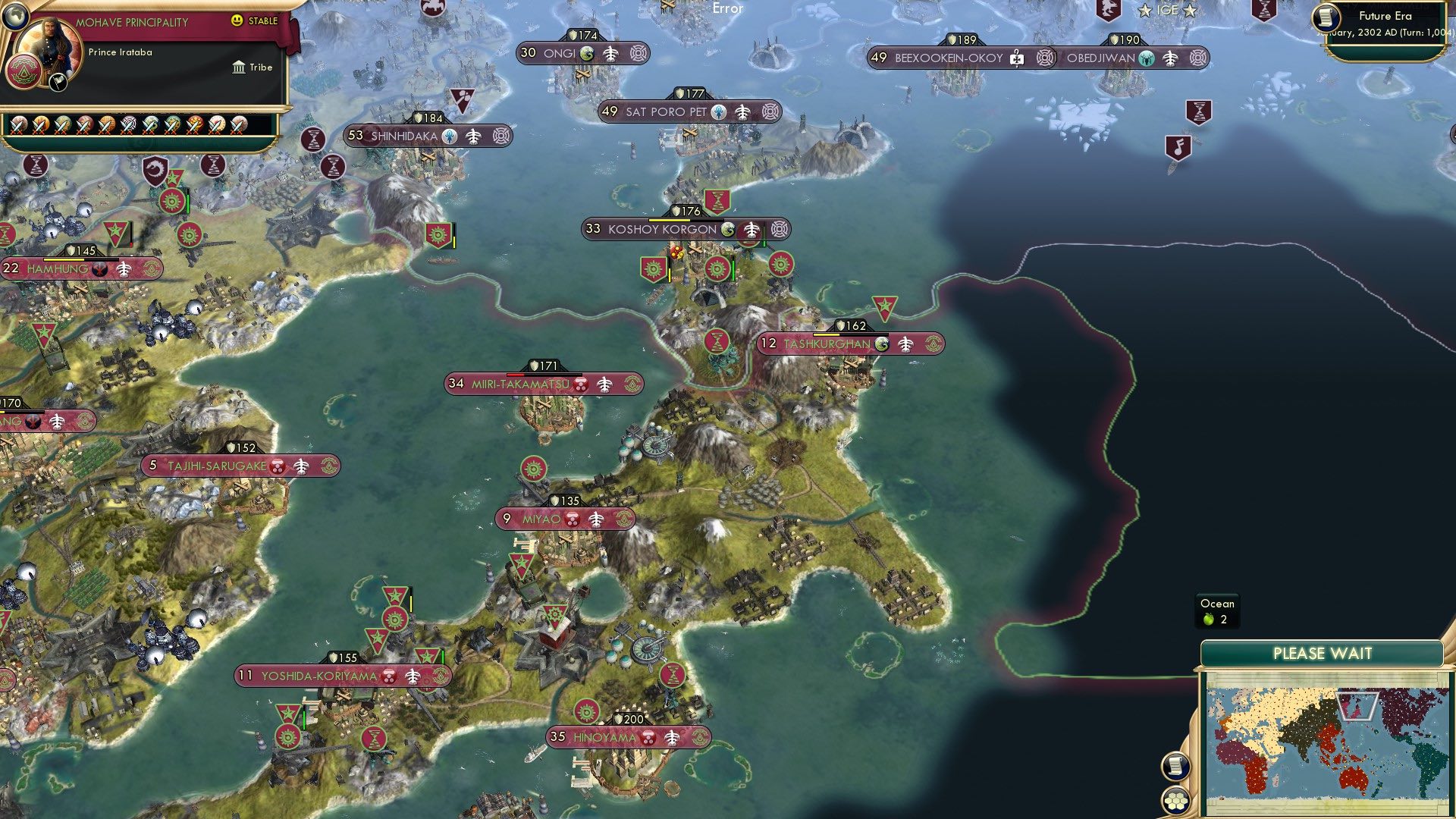
Task: Open the notification scroll icon above the minimap
Action: pyautogui.click(x=1176, y=767)
